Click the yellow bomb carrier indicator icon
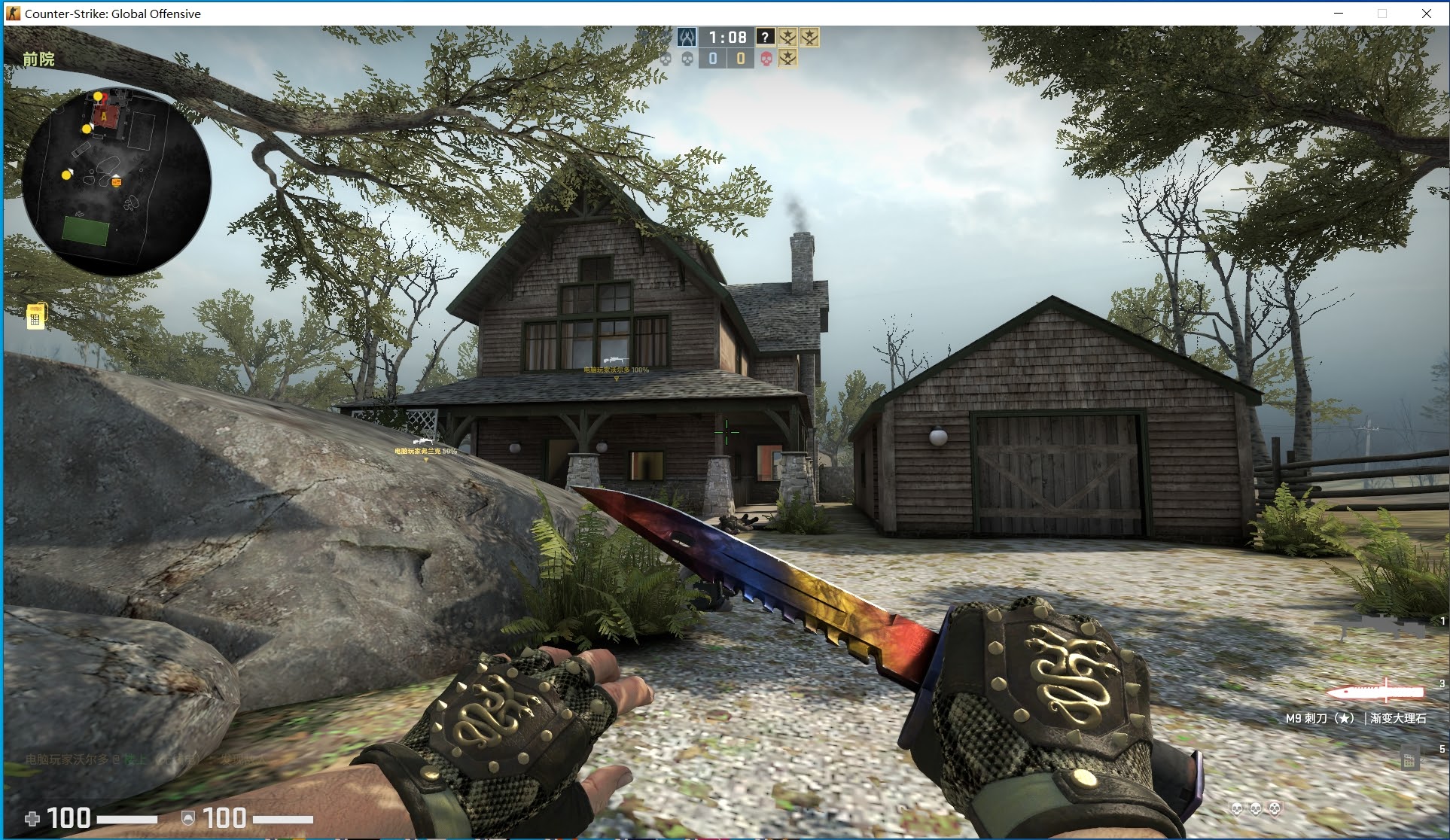Viewport: 1450px width, 840px height. (35, 317)
